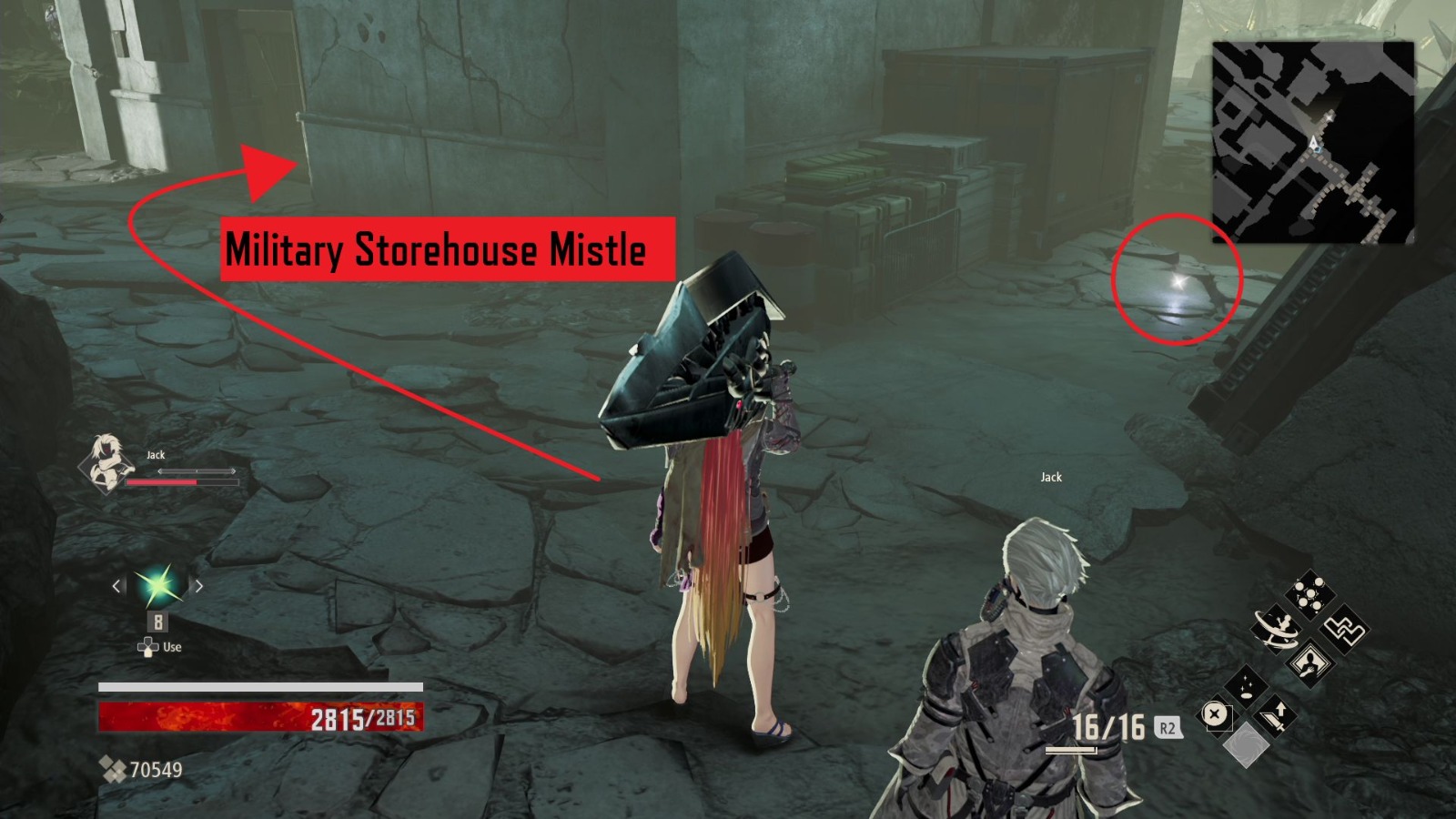Click the zigzag path buff icon

1344,631
